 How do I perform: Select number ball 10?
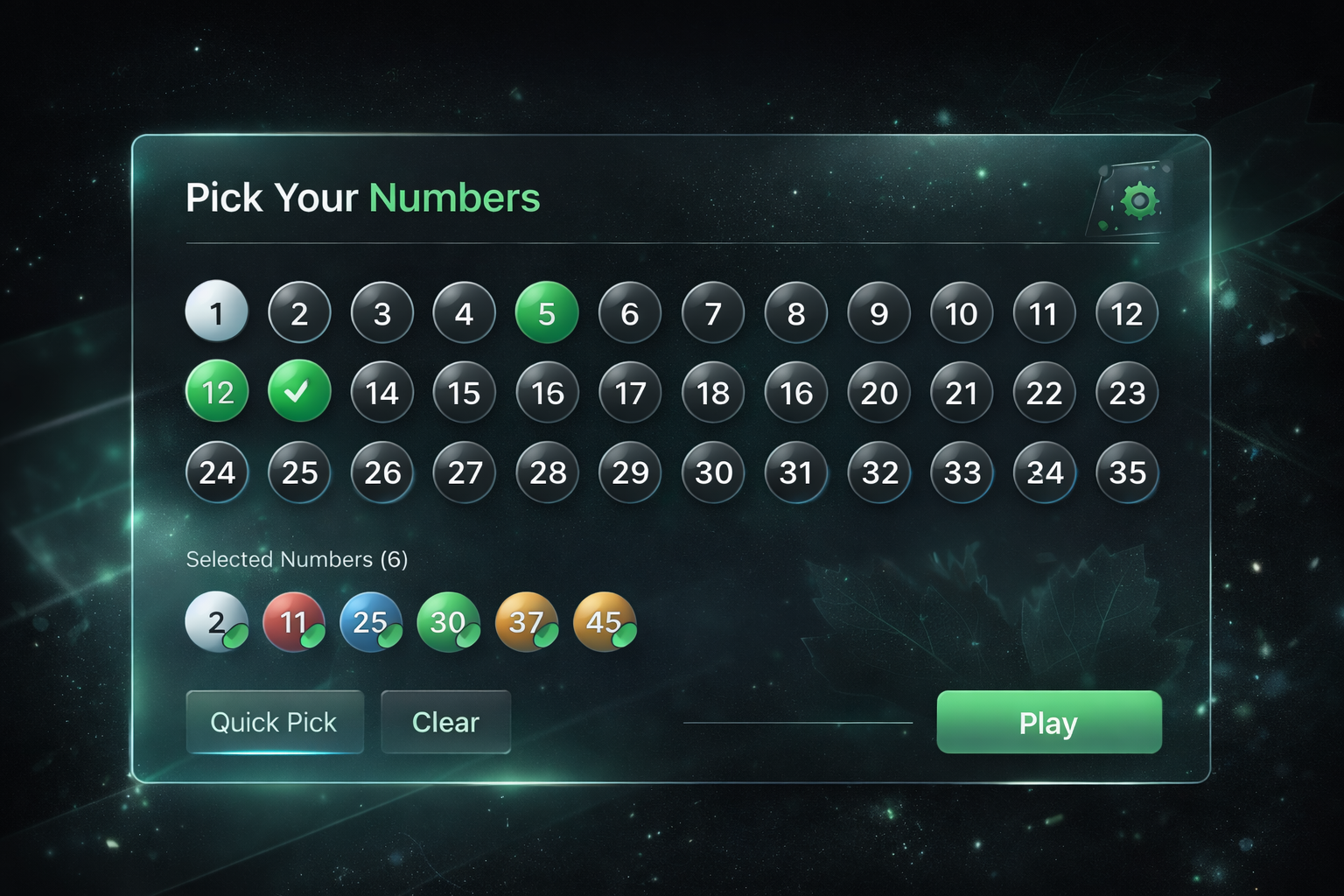coord(961,312)
